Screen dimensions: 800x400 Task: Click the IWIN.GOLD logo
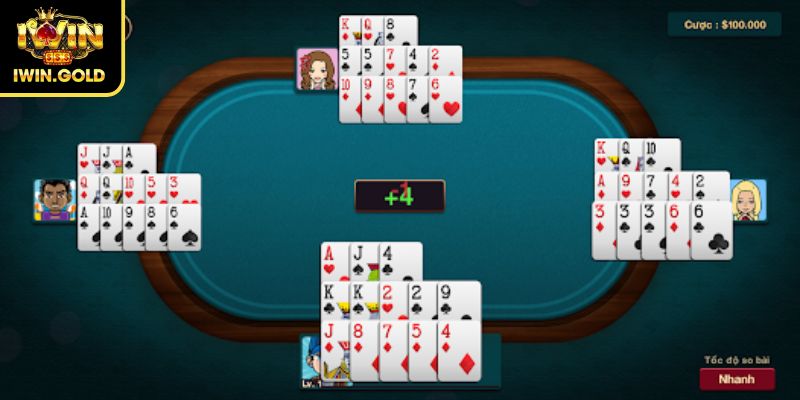[x=60, y=47]
